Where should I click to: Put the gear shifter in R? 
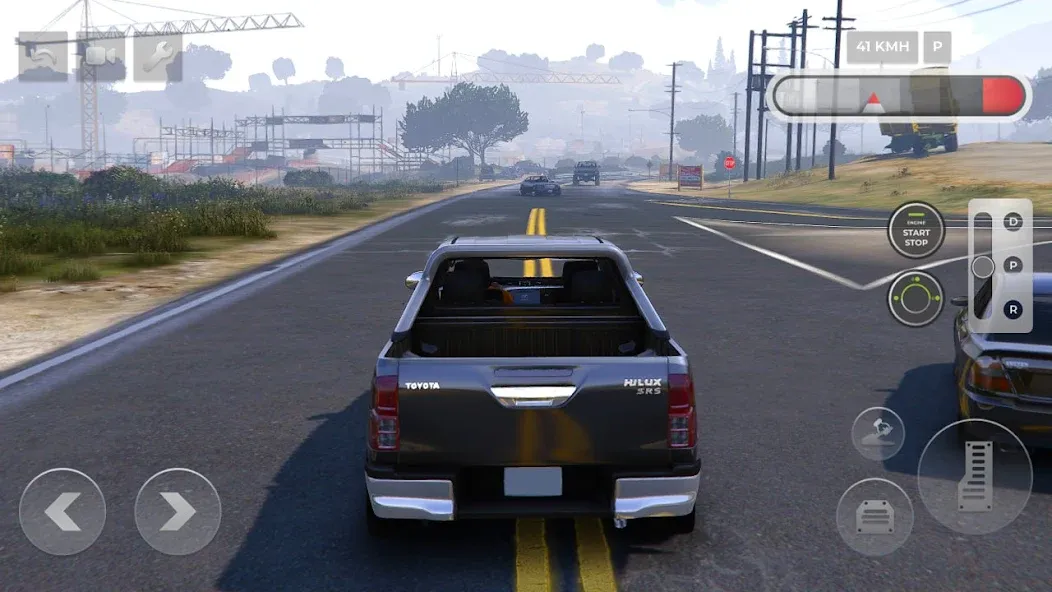tap(1013, 310)
